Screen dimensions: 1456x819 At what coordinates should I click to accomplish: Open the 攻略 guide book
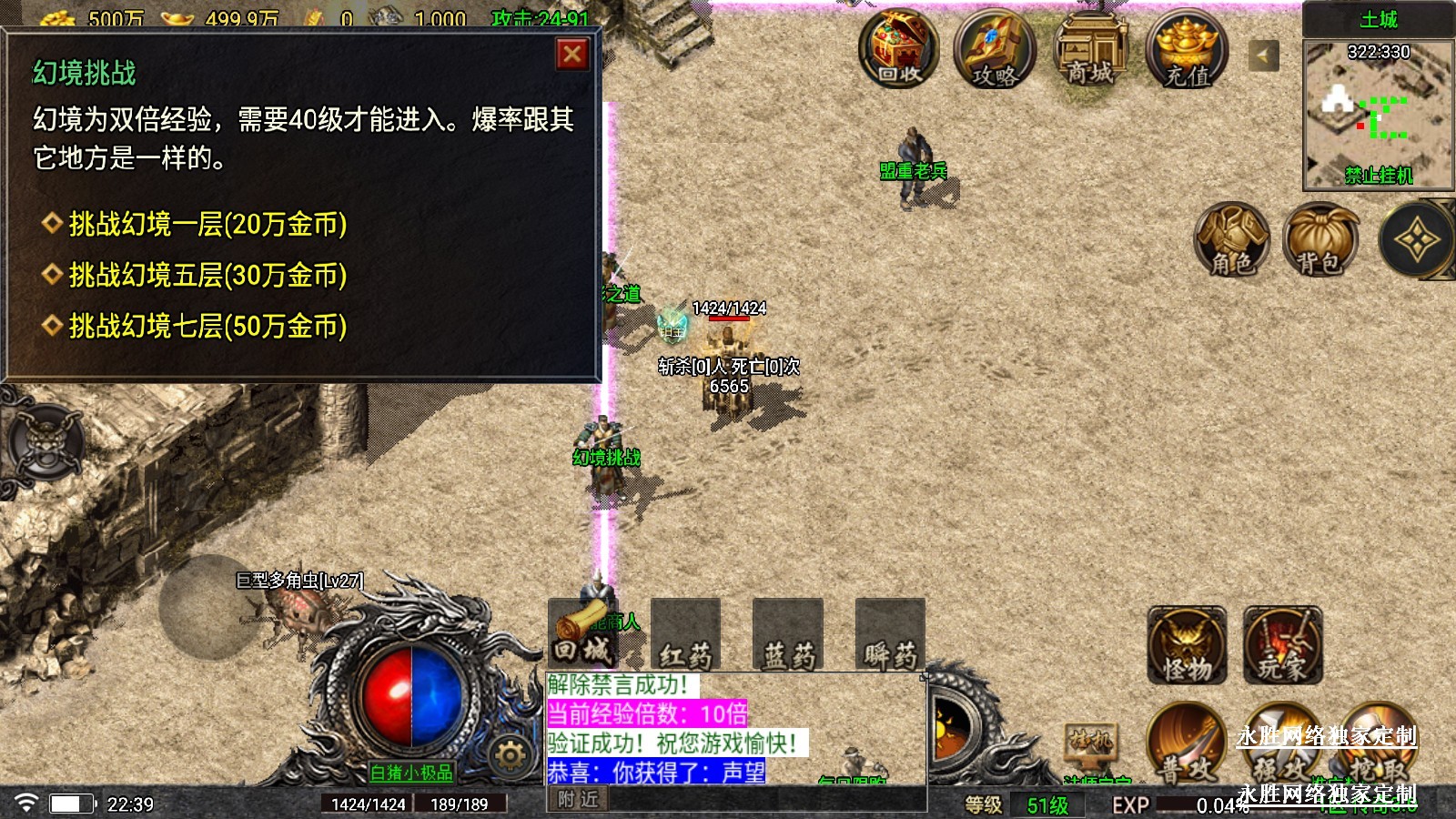[995, 49]
